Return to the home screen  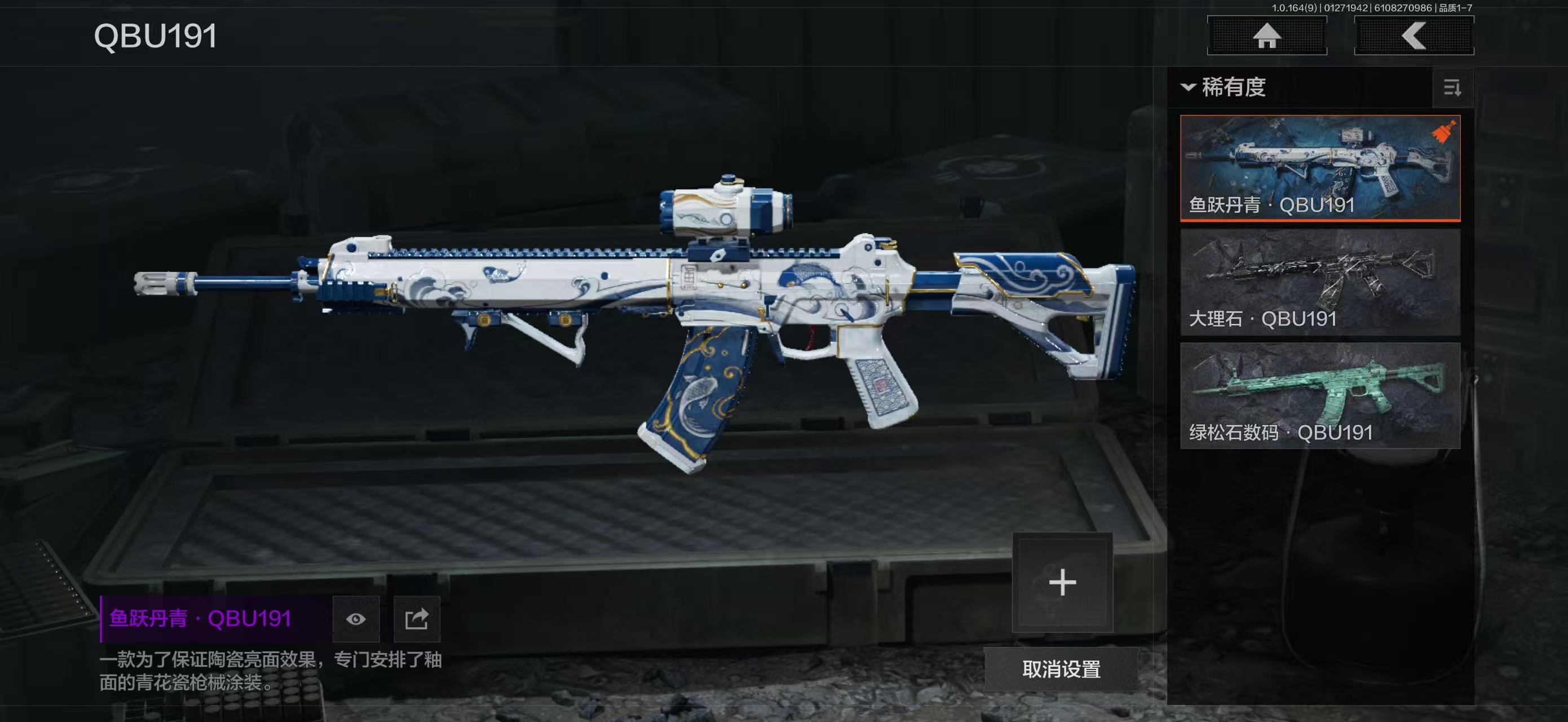1267,36
